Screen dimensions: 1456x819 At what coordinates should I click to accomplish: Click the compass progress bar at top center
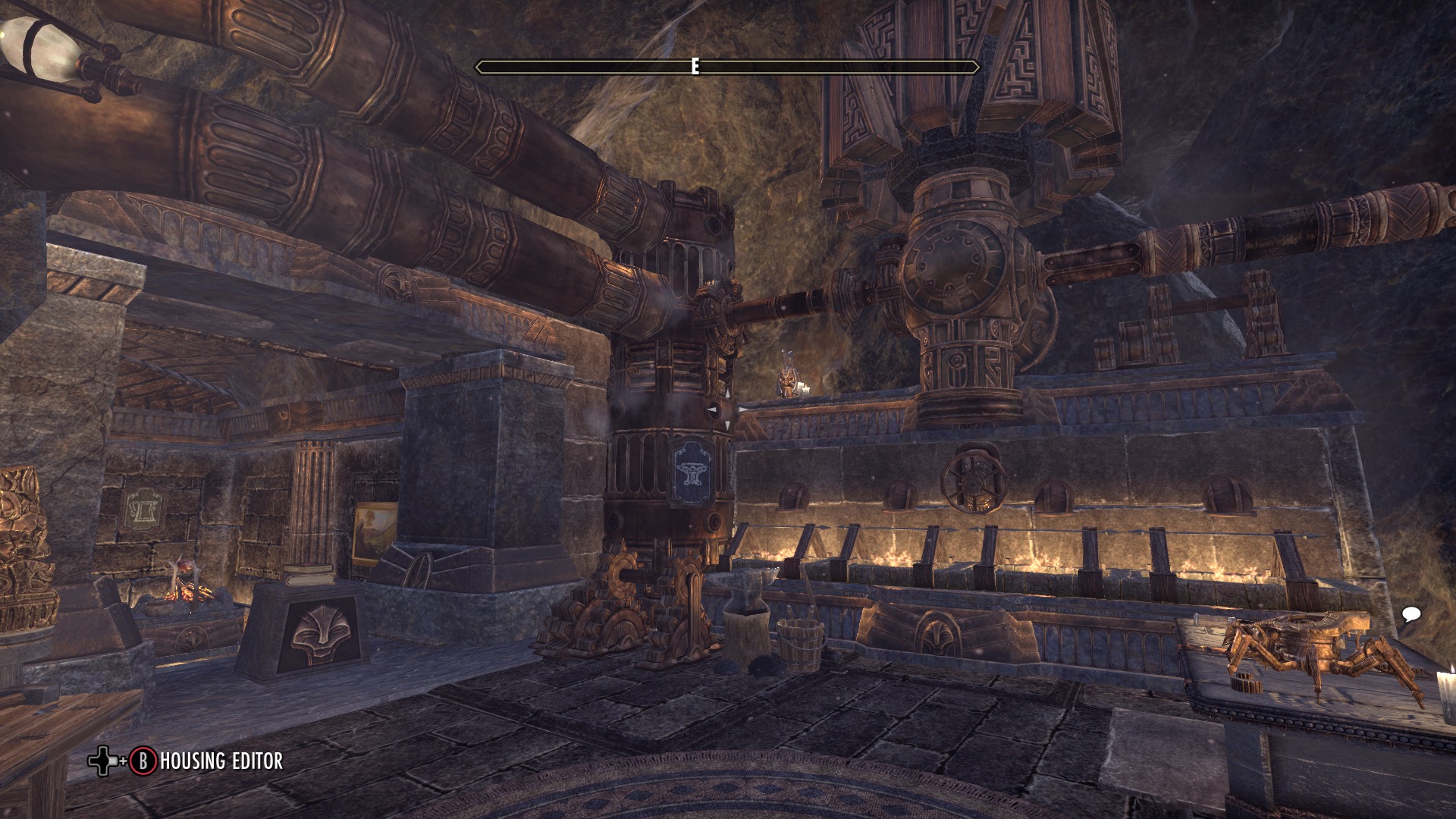click(x=728, y=67)
